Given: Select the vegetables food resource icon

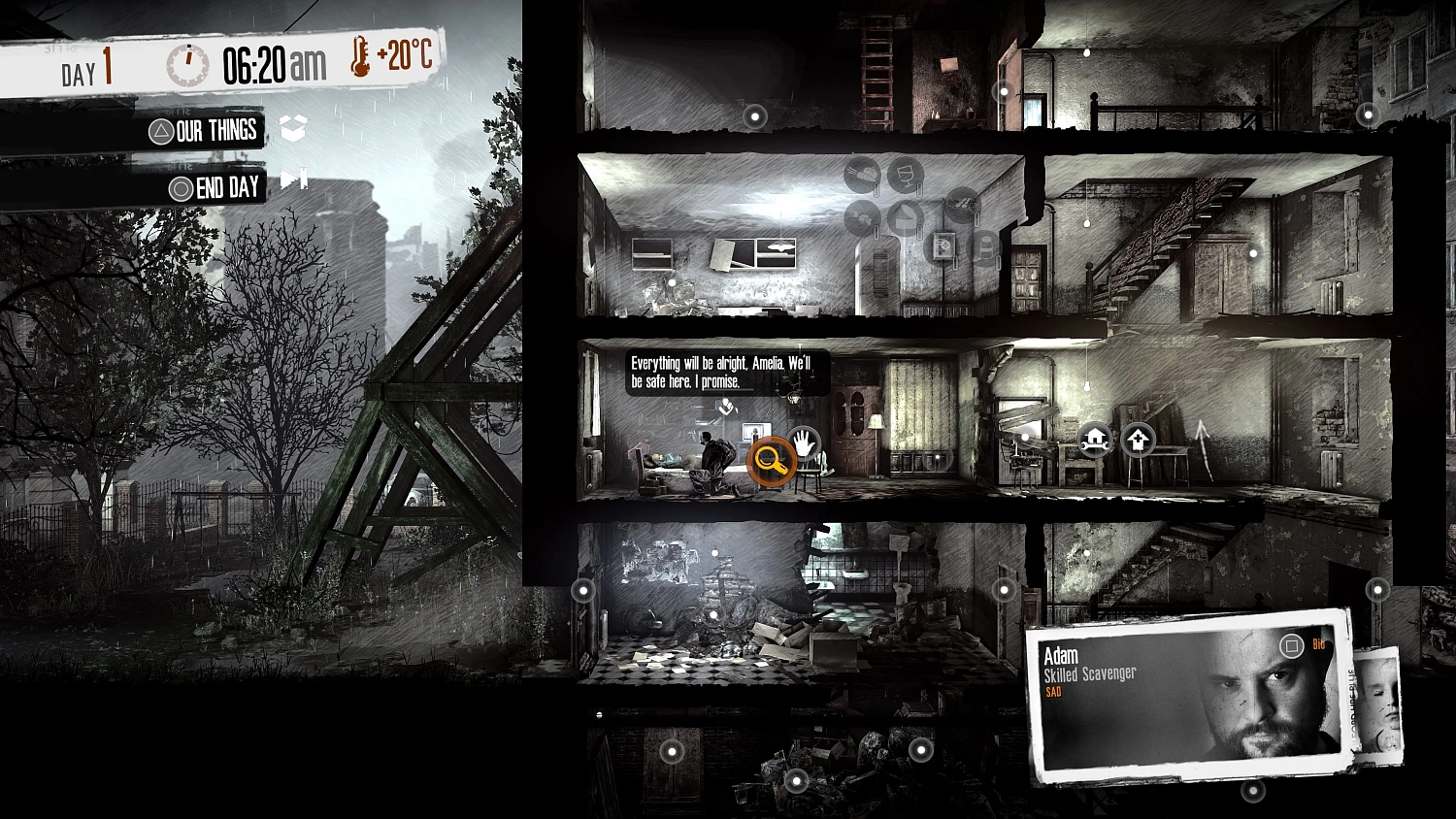Looking at the screenshot, I should click(x=862, y=174).
